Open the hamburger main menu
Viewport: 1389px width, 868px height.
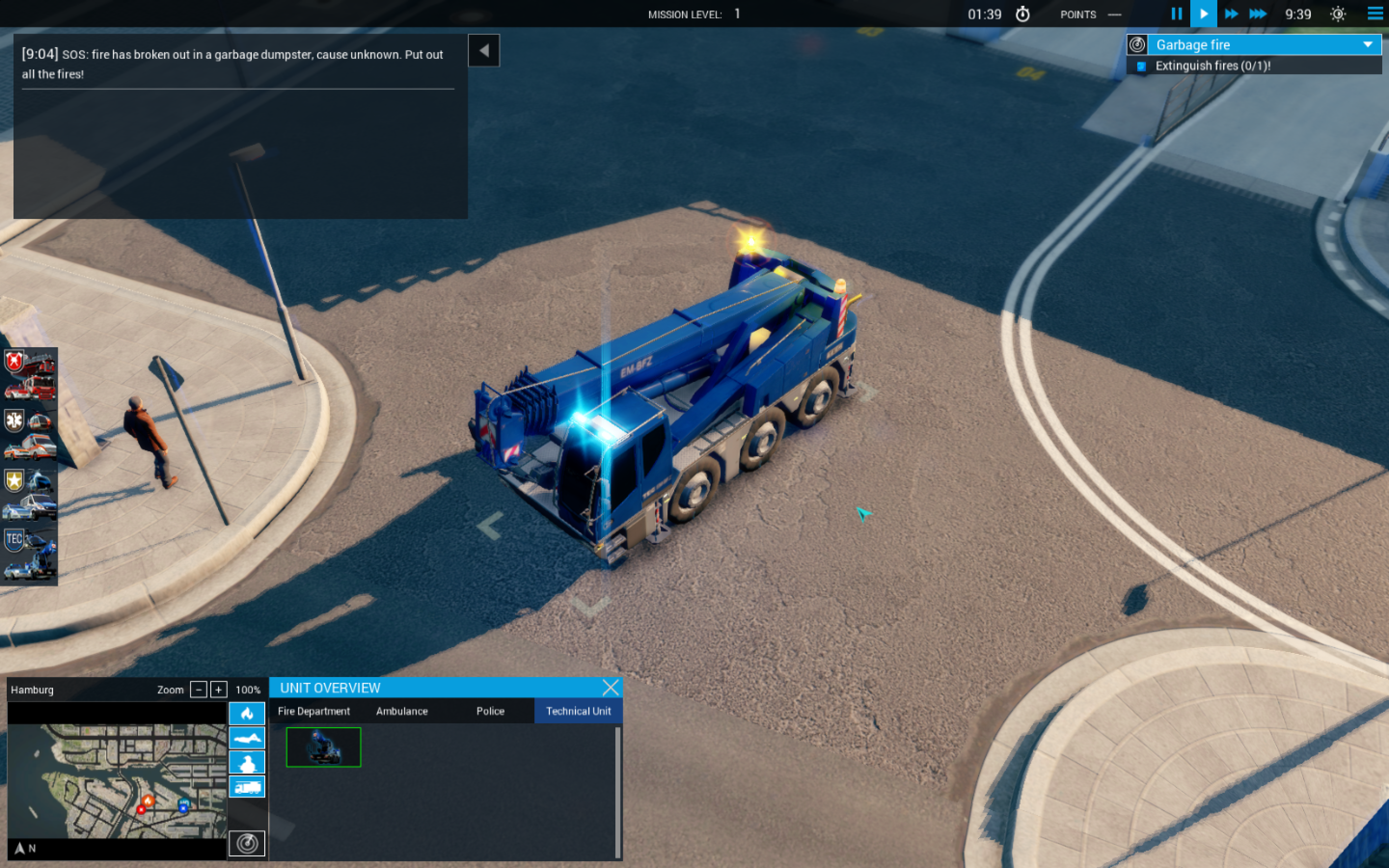(x=1375, y=14)
